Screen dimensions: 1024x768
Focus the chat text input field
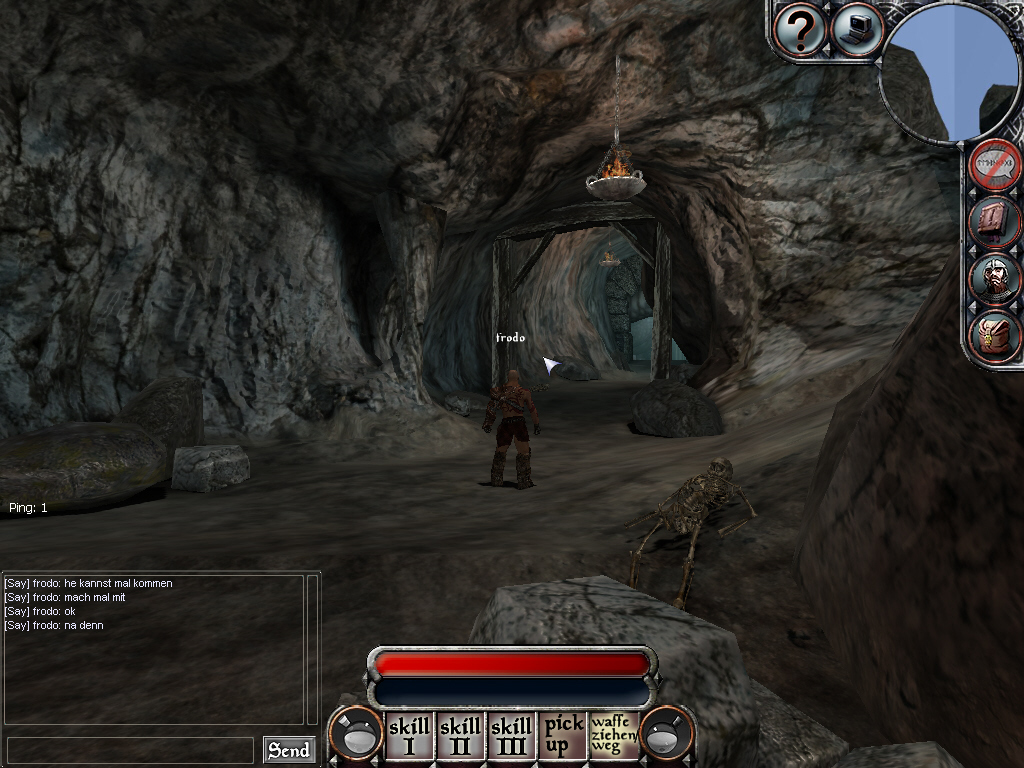130,750
